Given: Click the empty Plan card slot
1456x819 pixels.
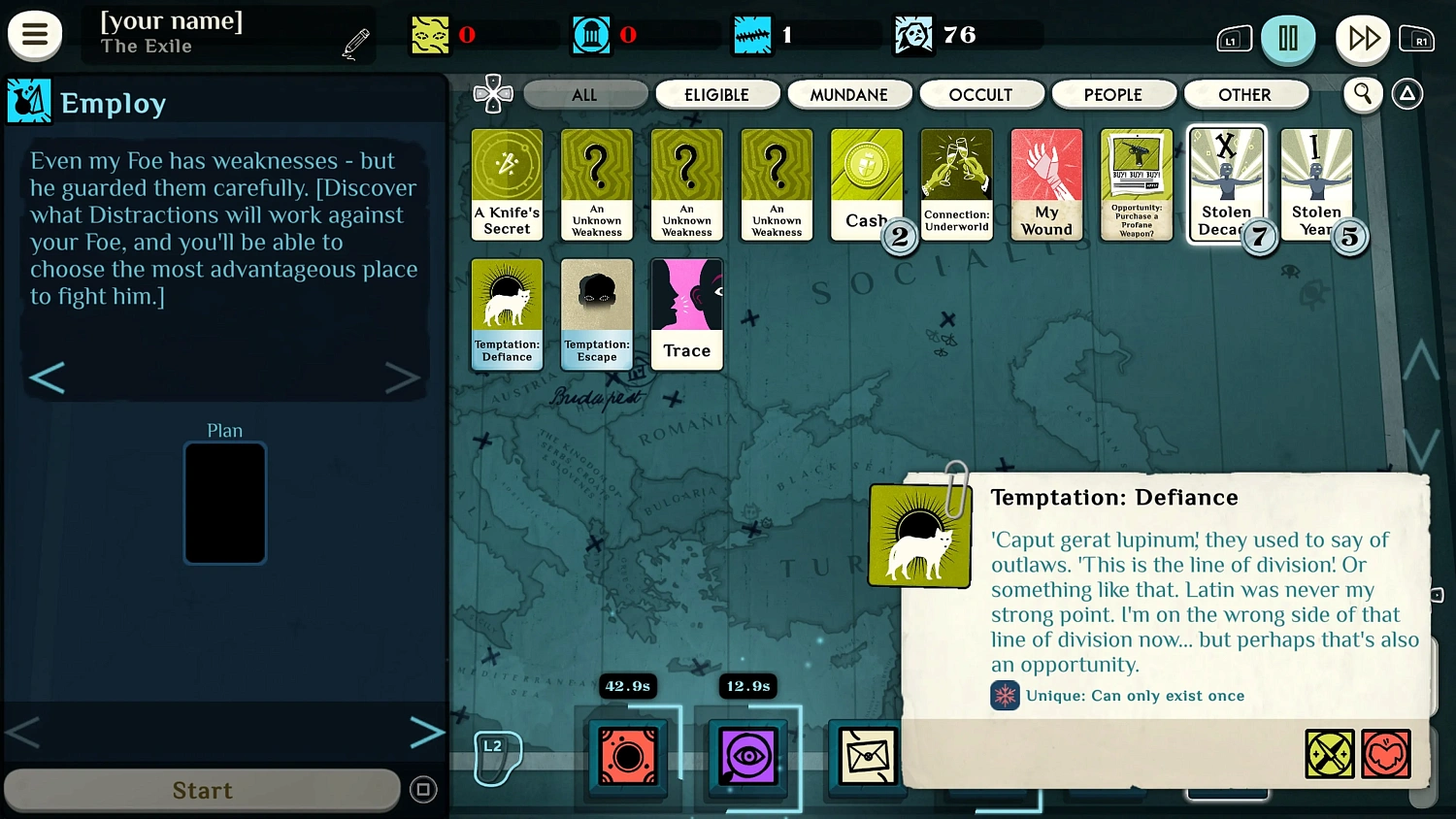Looking at the screenshot, I should [224, 503].
